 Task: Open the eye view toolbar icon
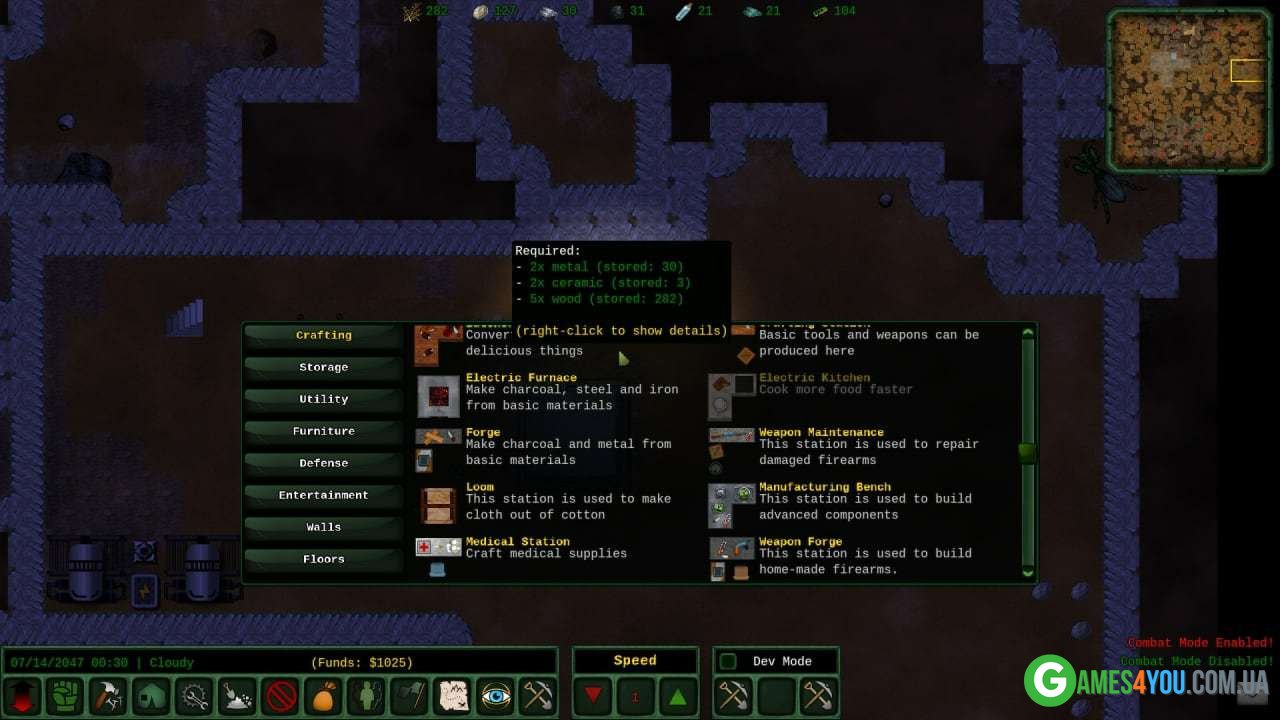(x=496, y=696)
